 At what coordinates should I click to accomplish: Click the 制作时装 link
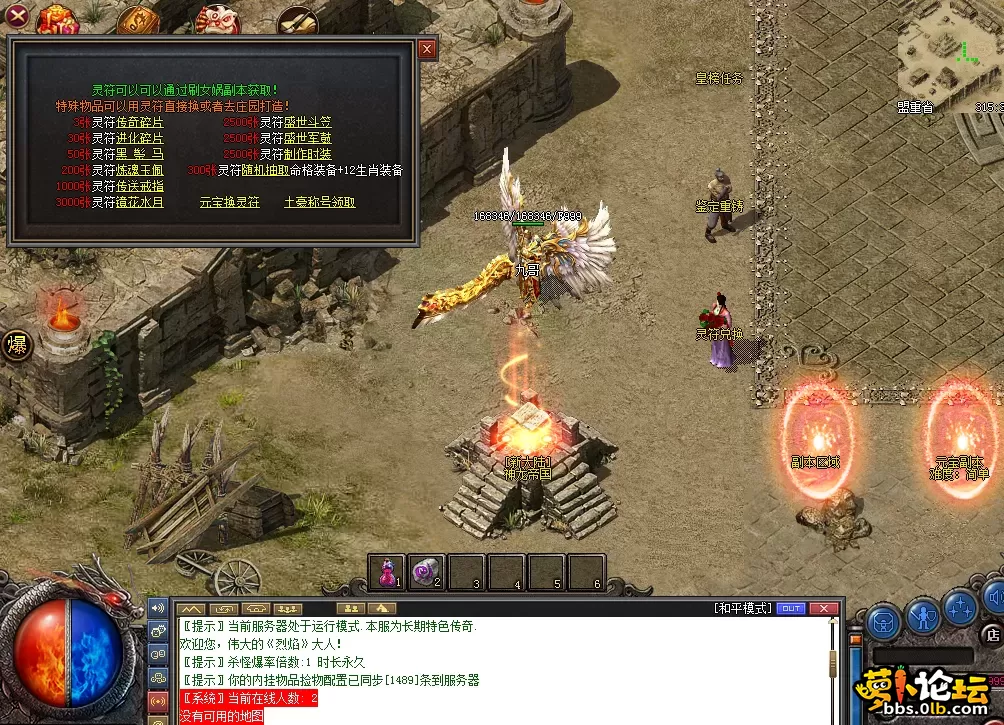[x=308, y=154]
